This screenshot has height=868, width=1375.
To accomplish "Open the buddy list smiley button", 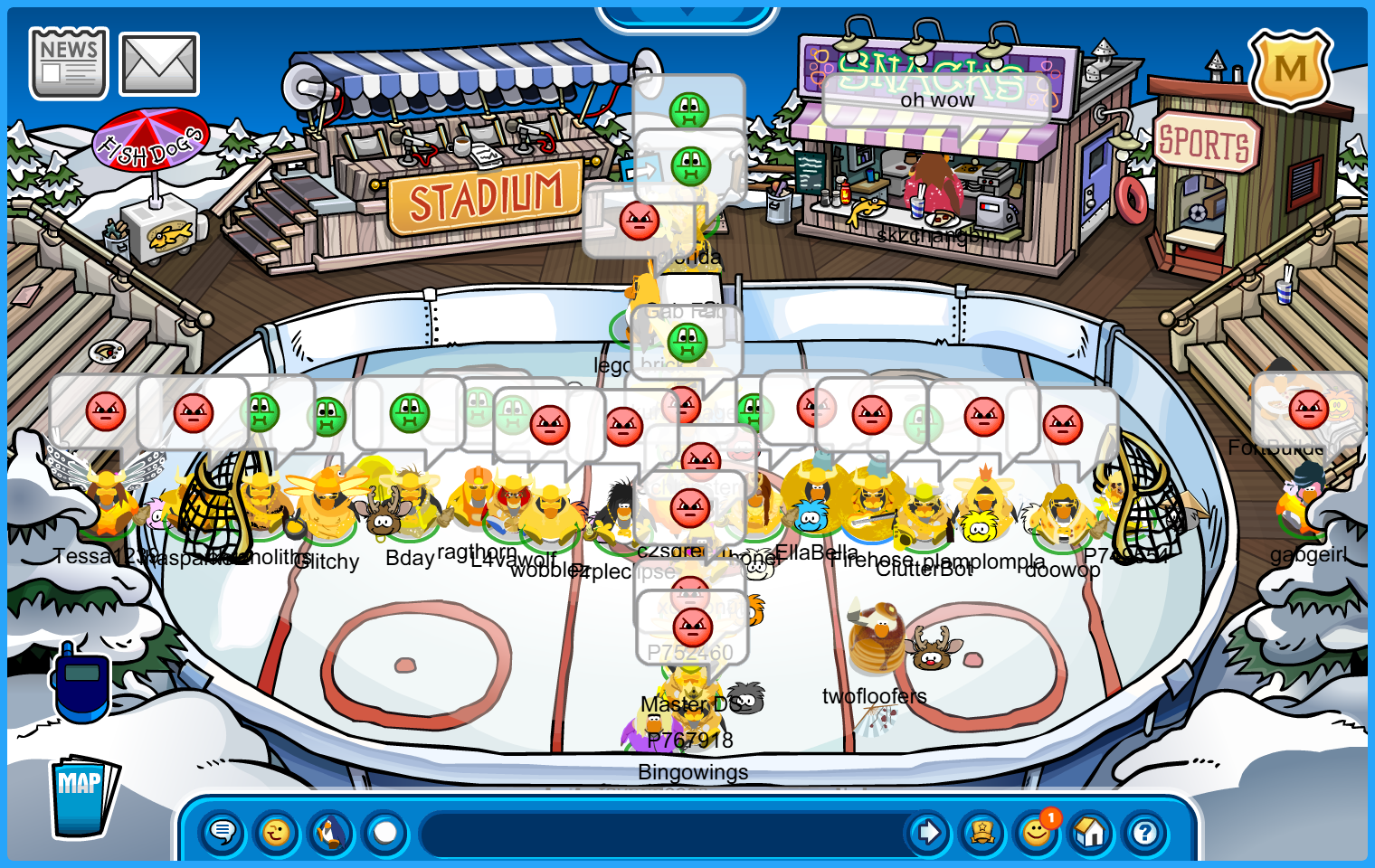I will point(1037,832).
